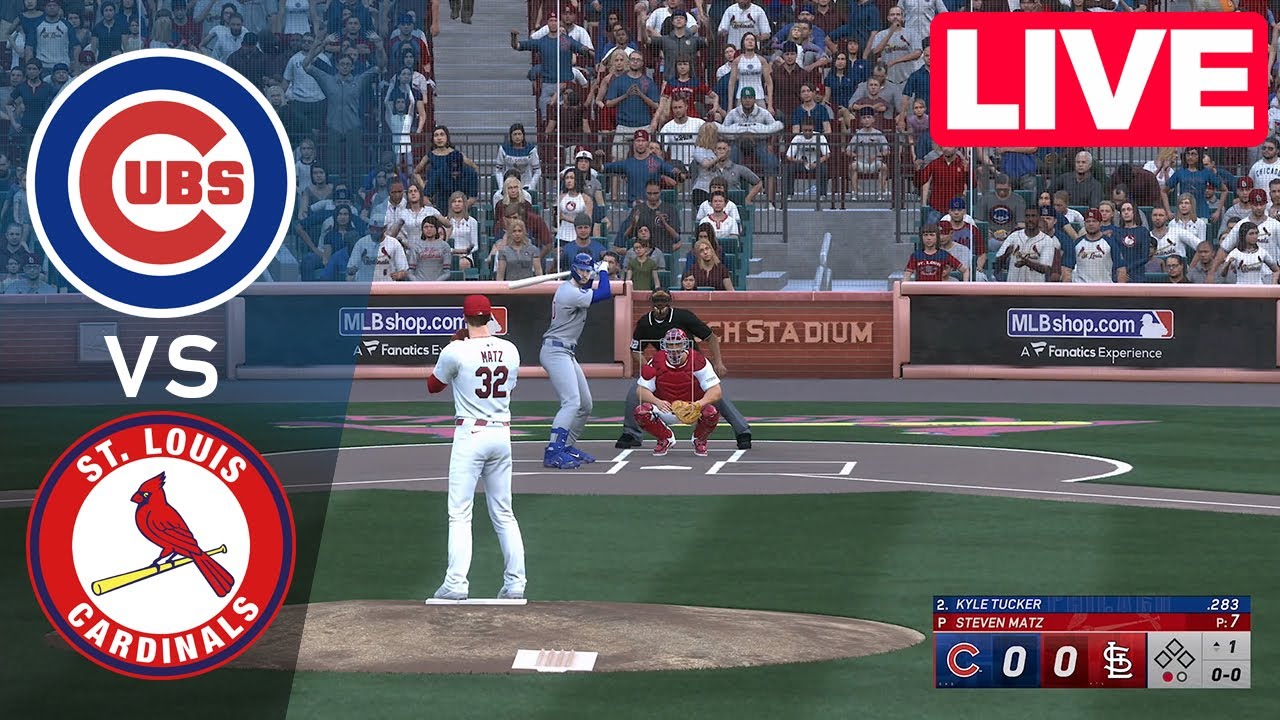Image resolution: width=1280 pixels, height=720 pixels.
Task: Click the STL icon on the scoreboard
Action: [x=1117, y=659]
